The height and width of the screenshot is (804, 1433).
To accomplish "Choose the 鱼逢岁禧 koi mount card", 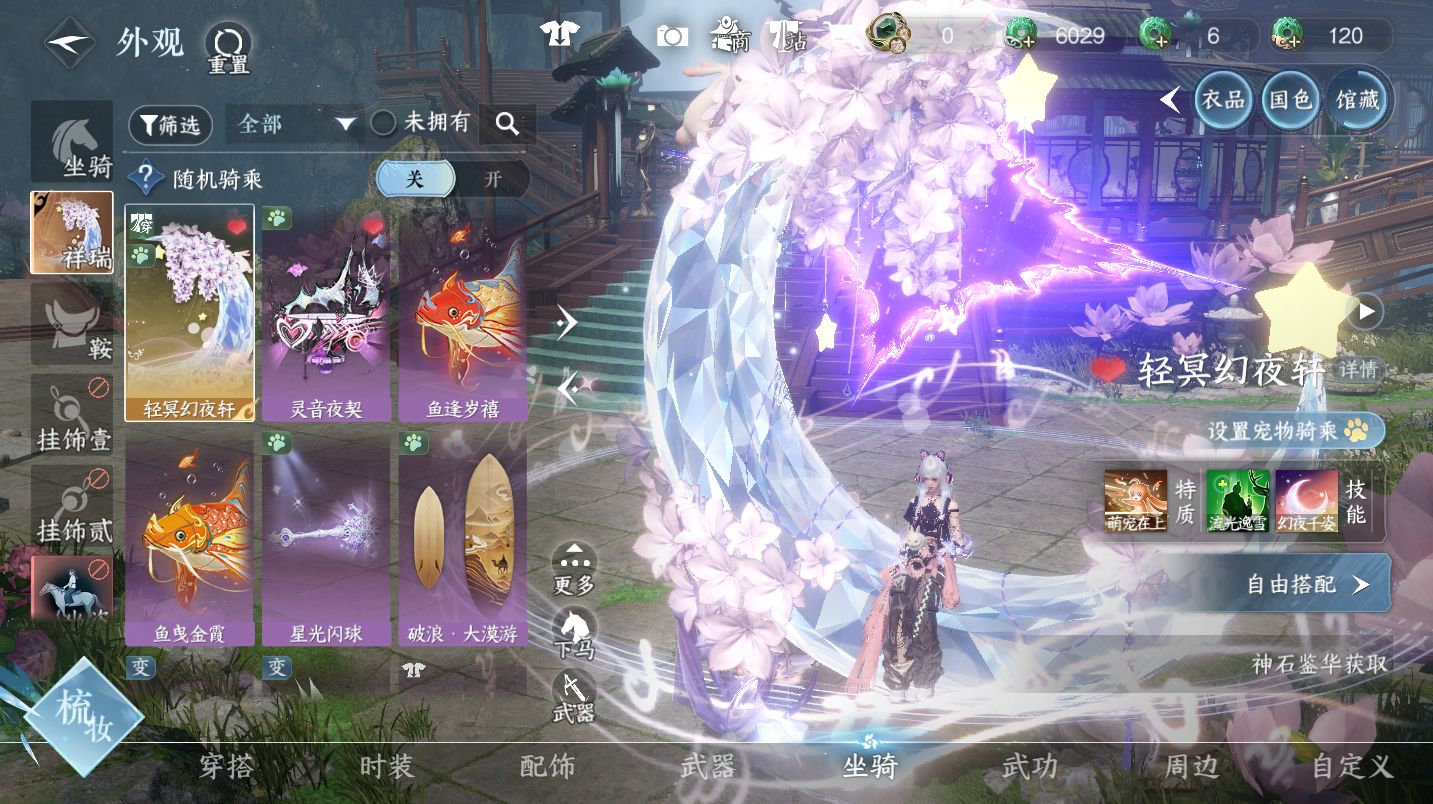I will coord(462,314).
